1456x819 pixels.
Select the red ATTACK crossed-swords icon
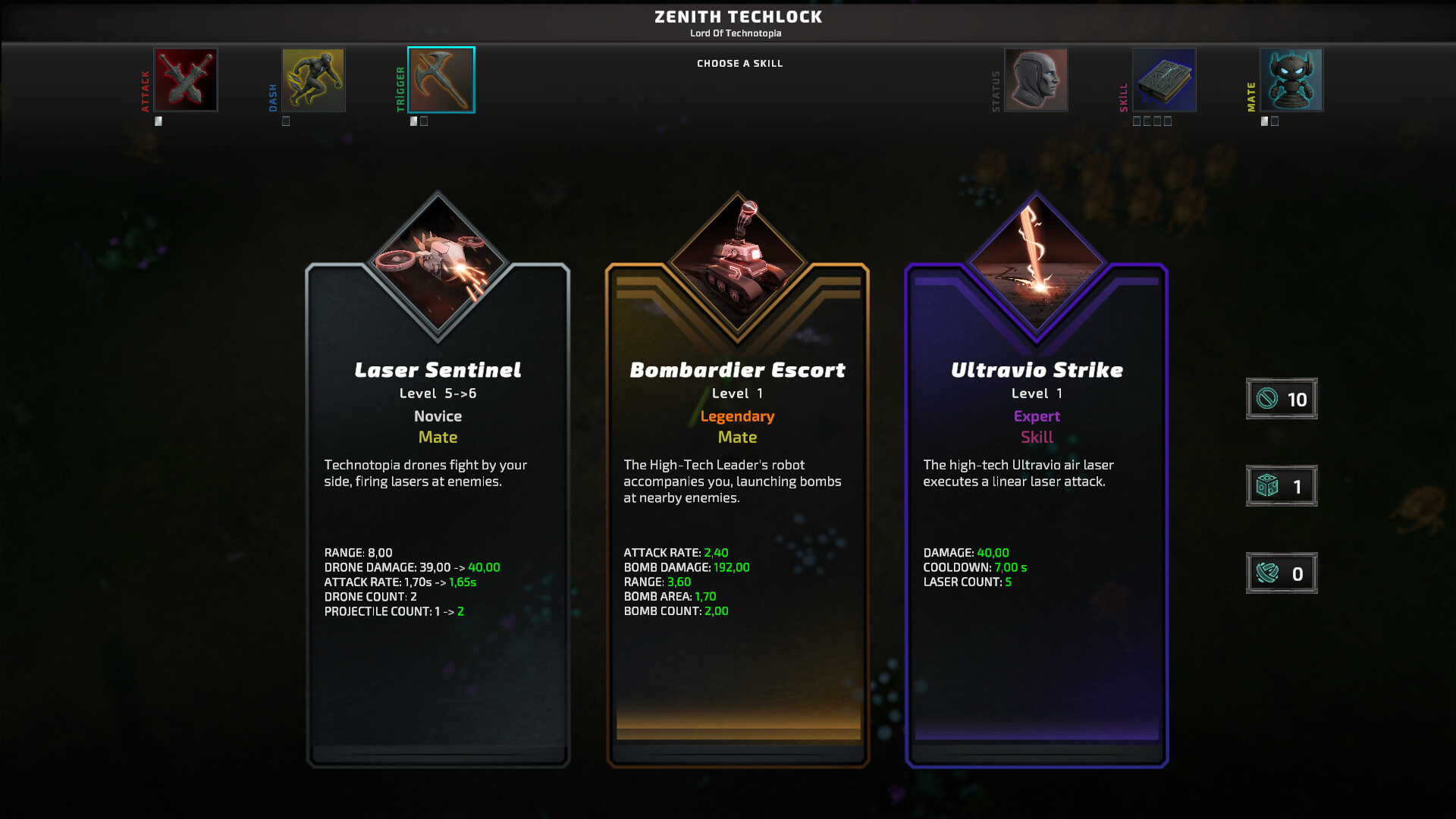point(185,79)
